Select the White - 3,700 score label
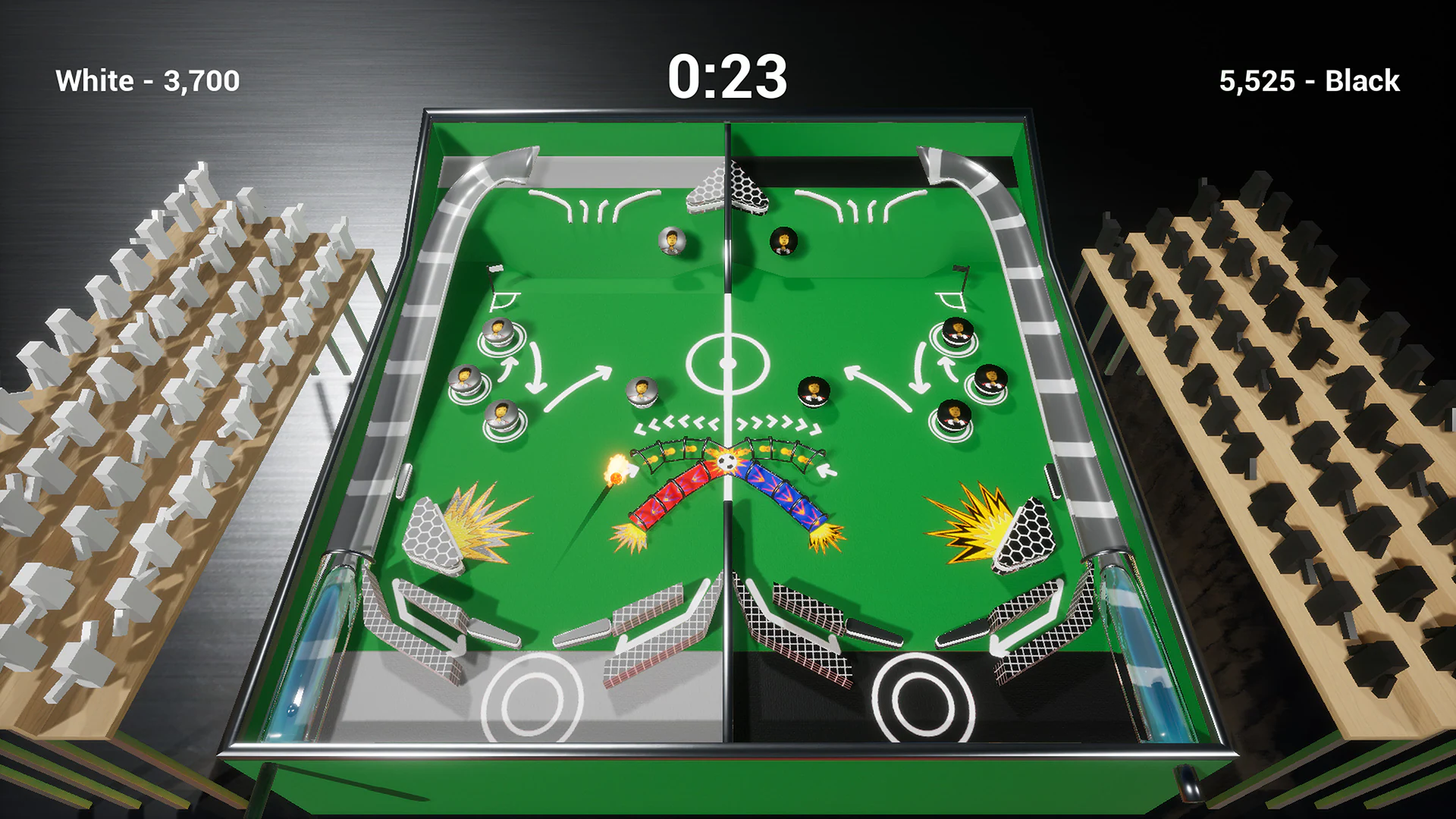Image resolution: width=1456 pixels, height=819 pixels. (x=147, y=78)
